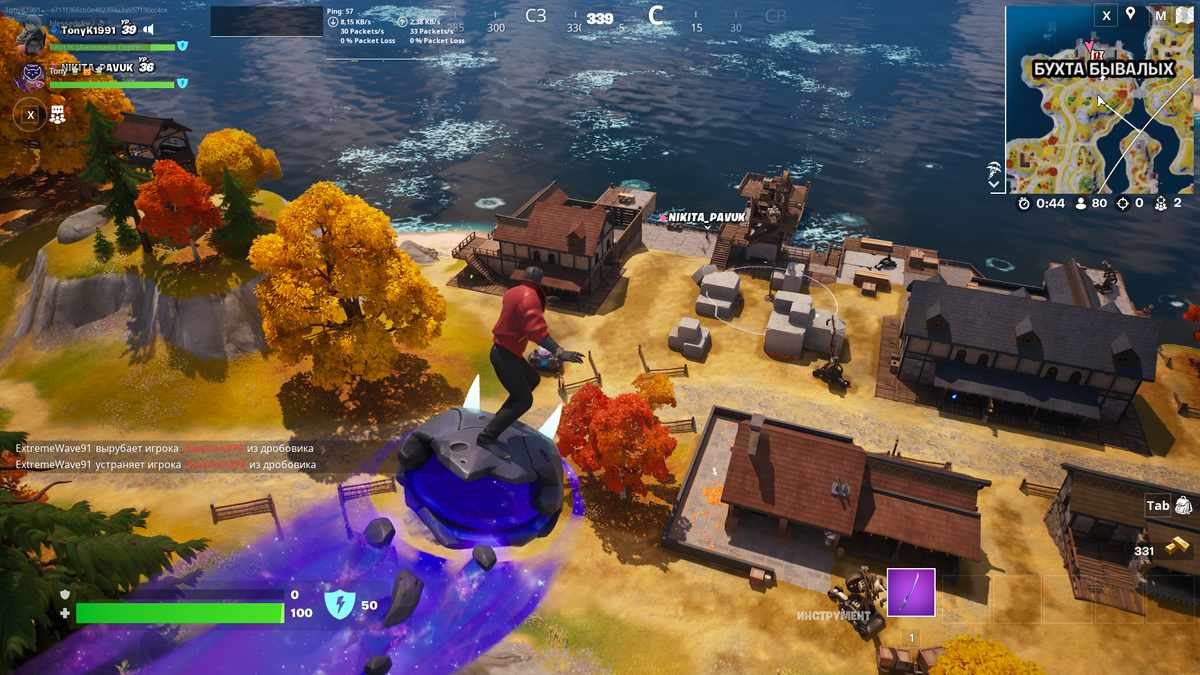1200x675 pixels.
Task: Select the purple katana pickaxe slot
Action: (x=910, y=592)
